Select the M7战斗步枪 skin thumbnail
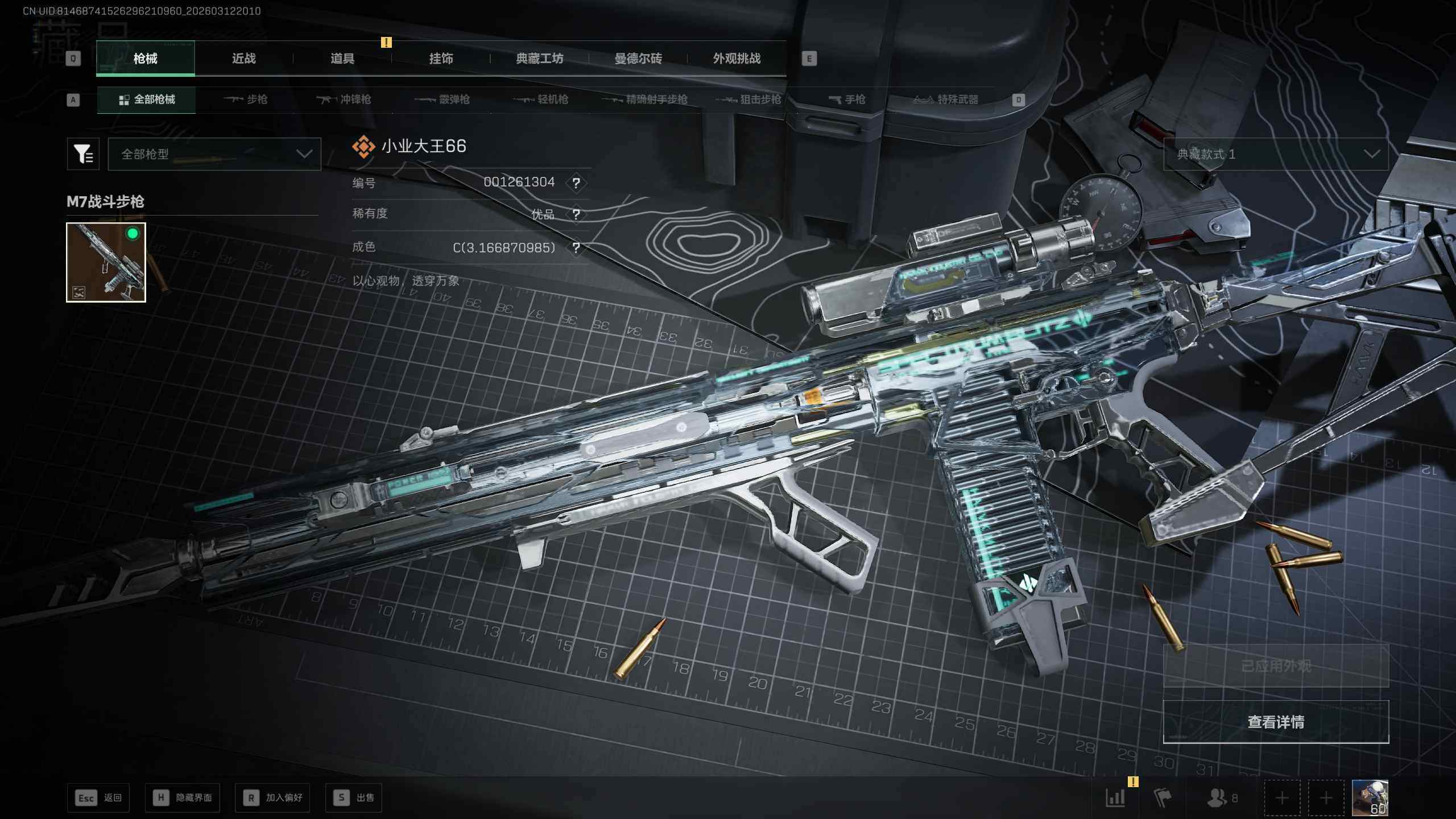 tap(106, 262)
